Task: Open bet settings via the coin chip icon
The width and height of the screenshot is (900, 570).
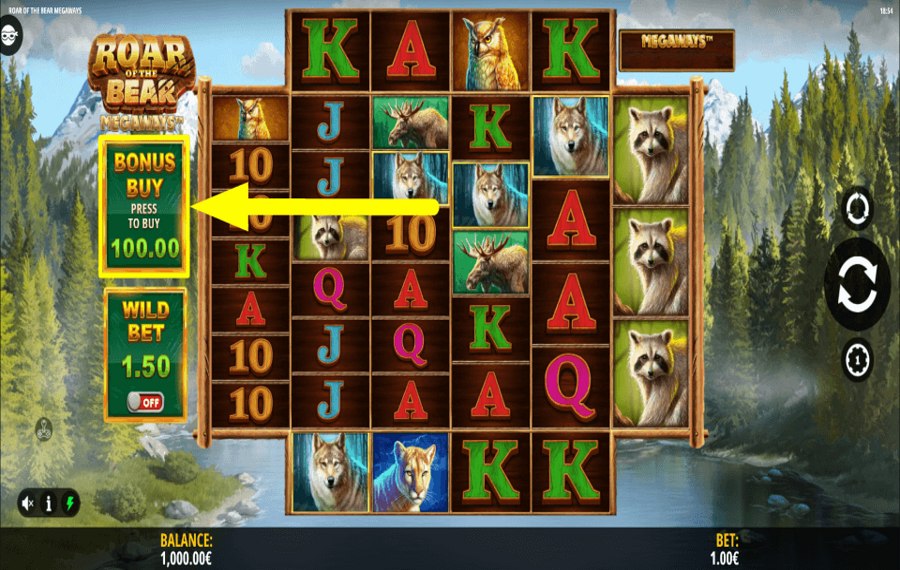Action: tap(857, 359)
